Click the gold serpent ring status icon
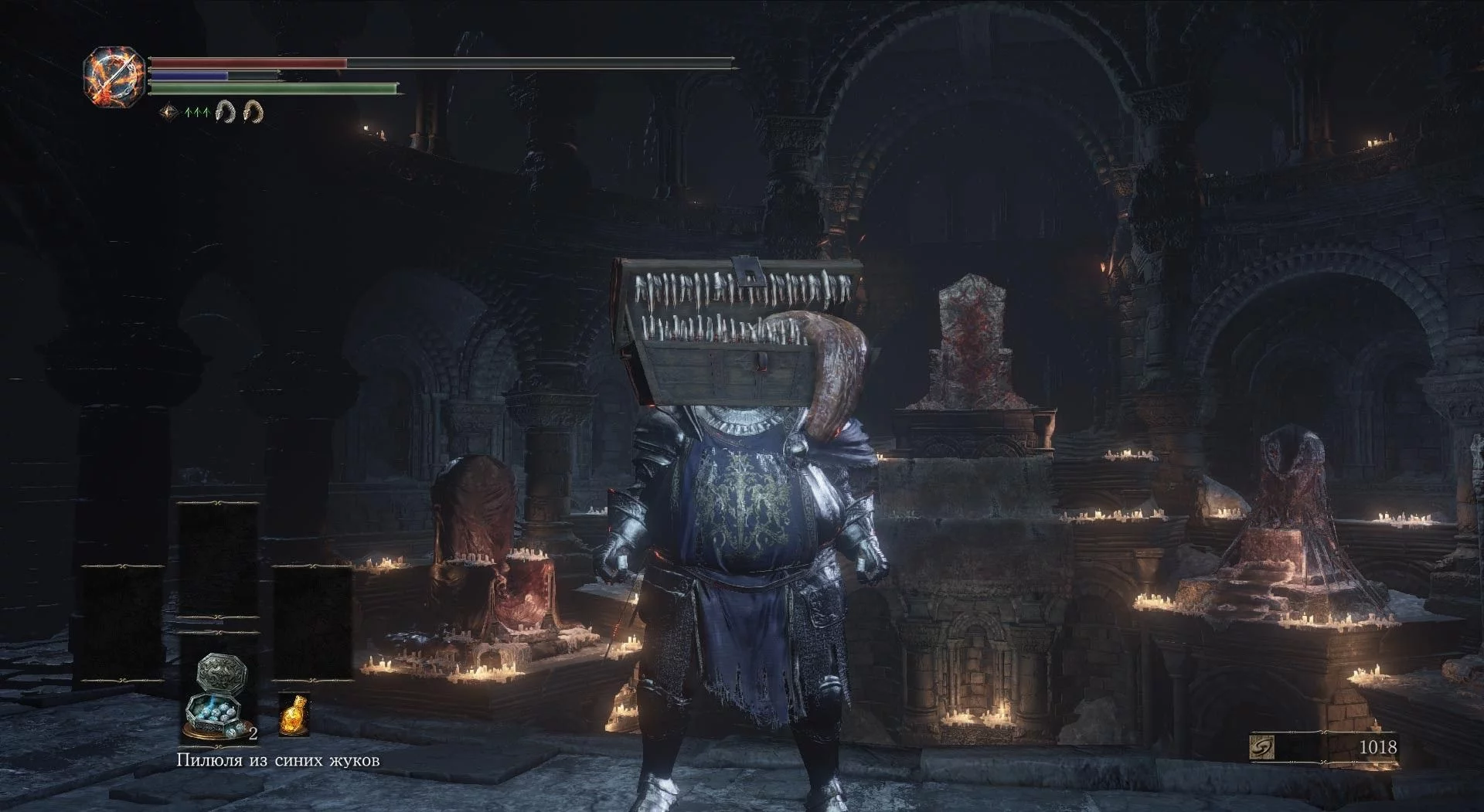Viewport: 1484px width, 812px height. tap(254, 112)
